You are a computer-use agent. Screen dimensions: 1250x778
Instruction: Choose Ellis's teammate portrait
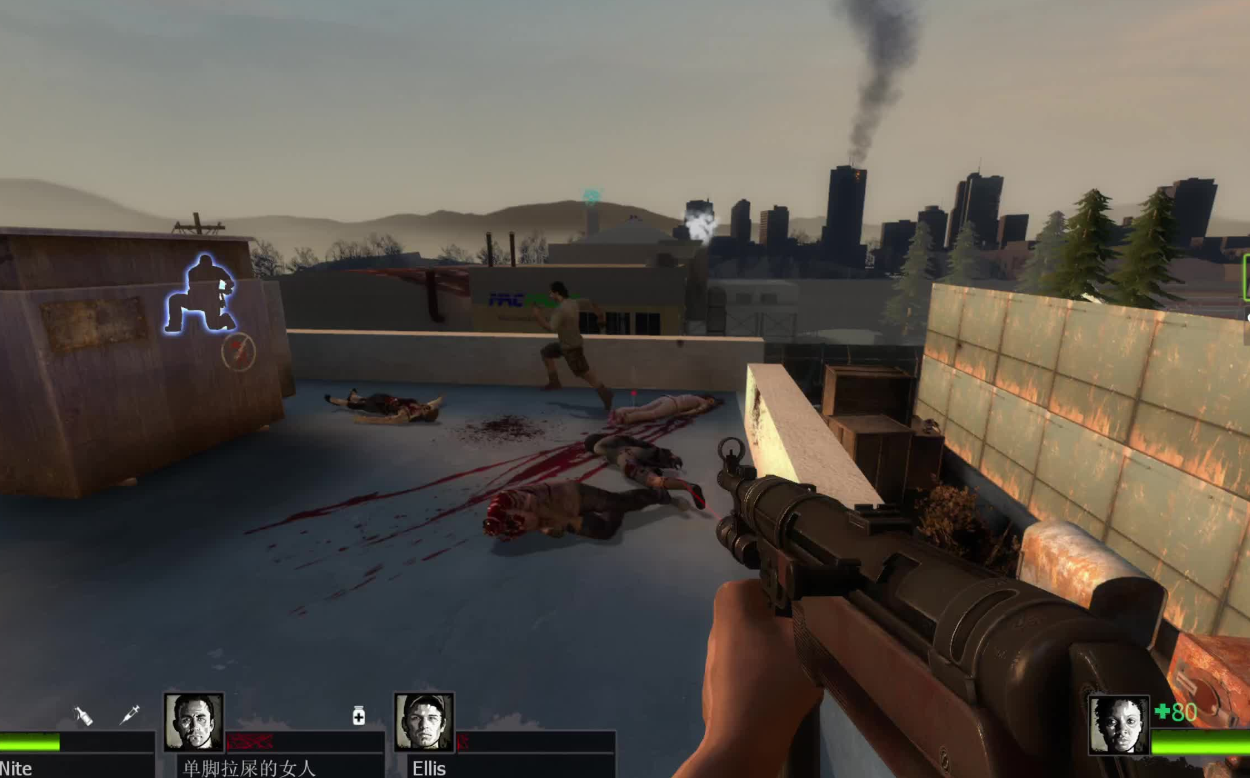click(424, 722)
